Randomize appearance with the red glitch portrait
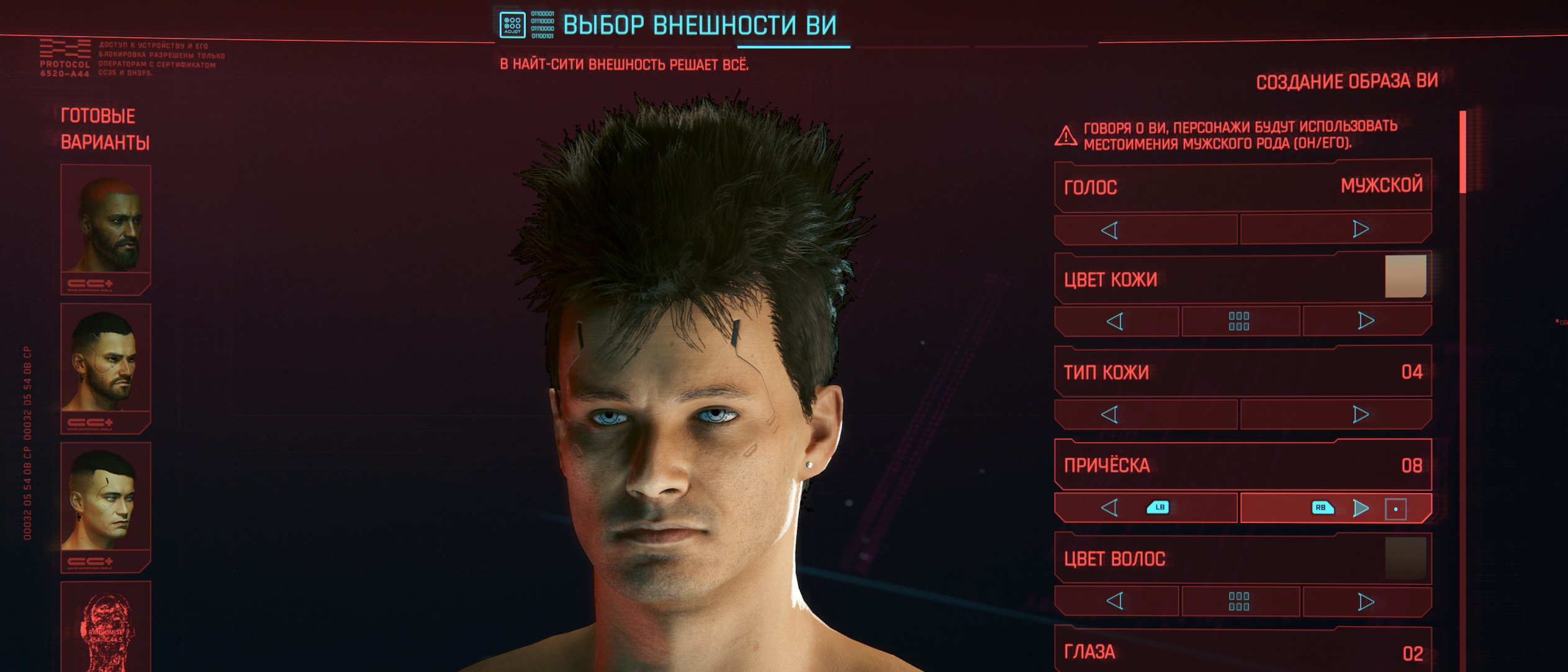 click(x=106, y=627)
